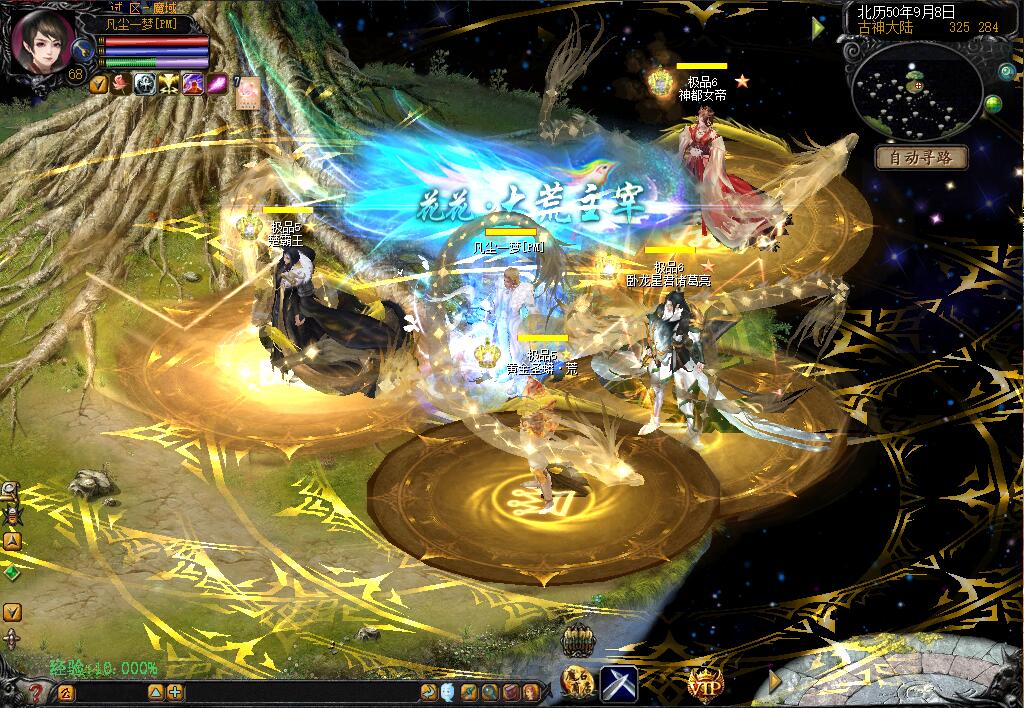The width and height of the screenshot is (1024, 708).
Task: Click the orange checkmark shield buff icon
Action: 98,85
